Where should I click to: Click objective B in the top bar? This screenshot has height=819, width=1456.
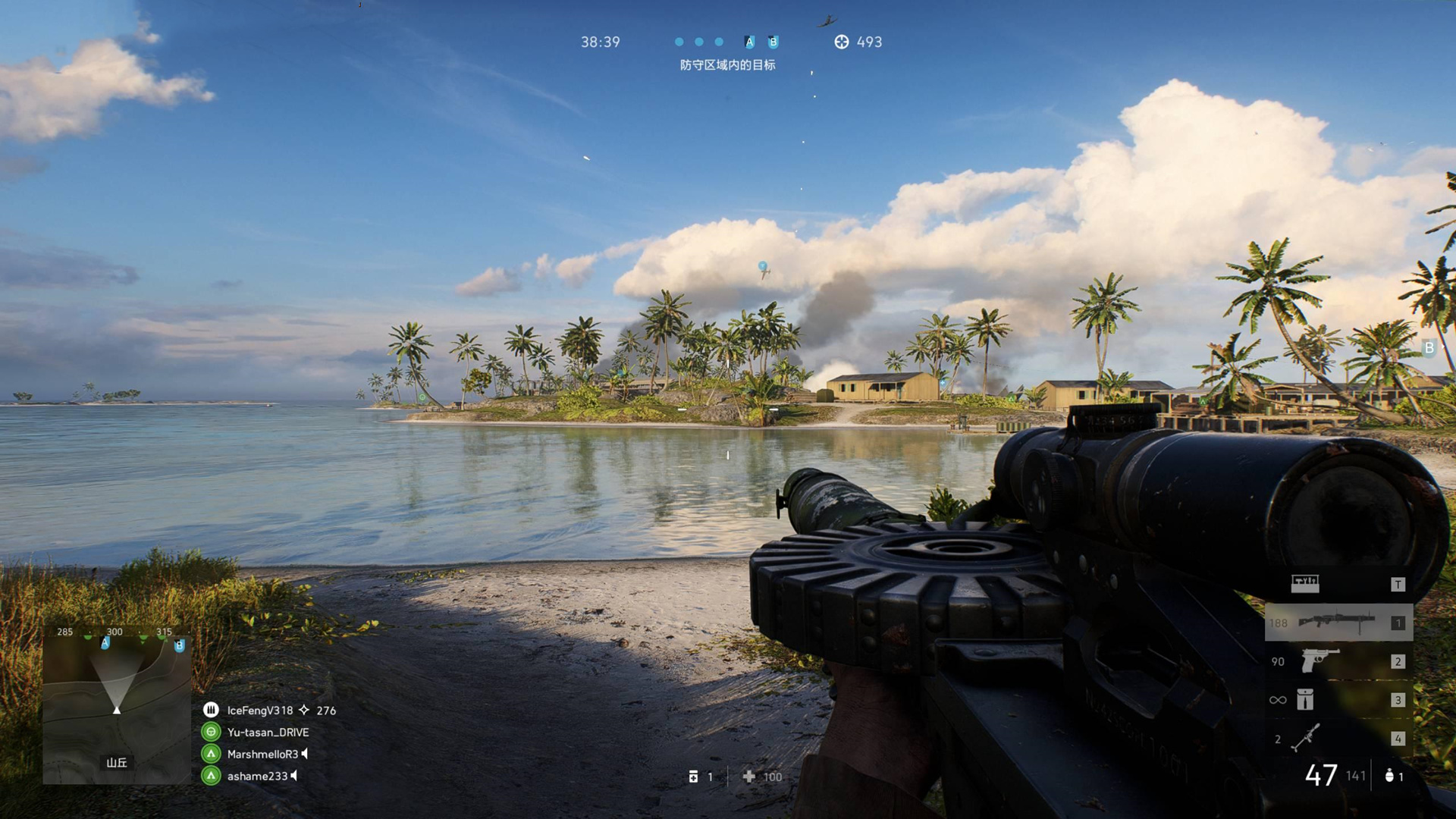773,42
